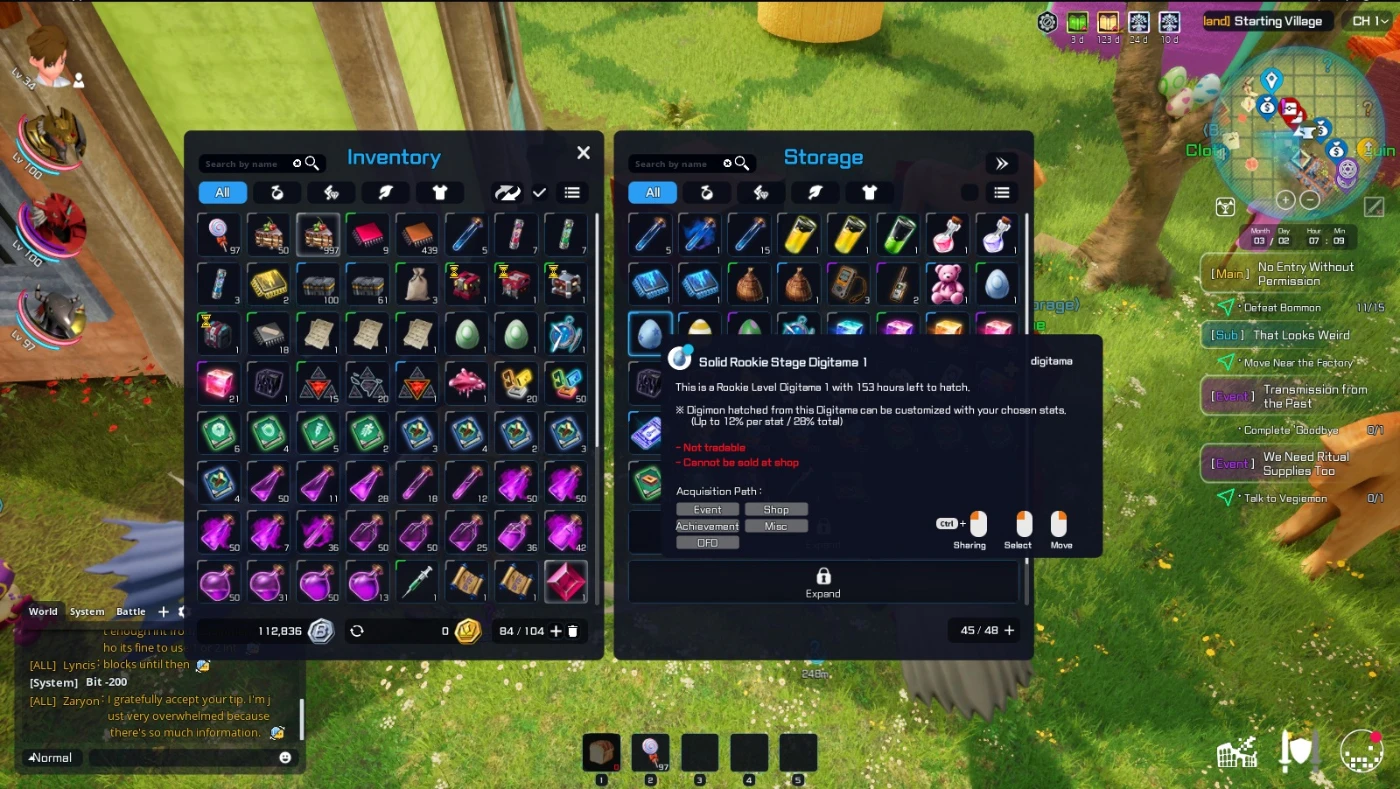The image size is (1400, 789).
Task: Sort inventory with the swap-arrows button
Action: (x=507, y=193)
